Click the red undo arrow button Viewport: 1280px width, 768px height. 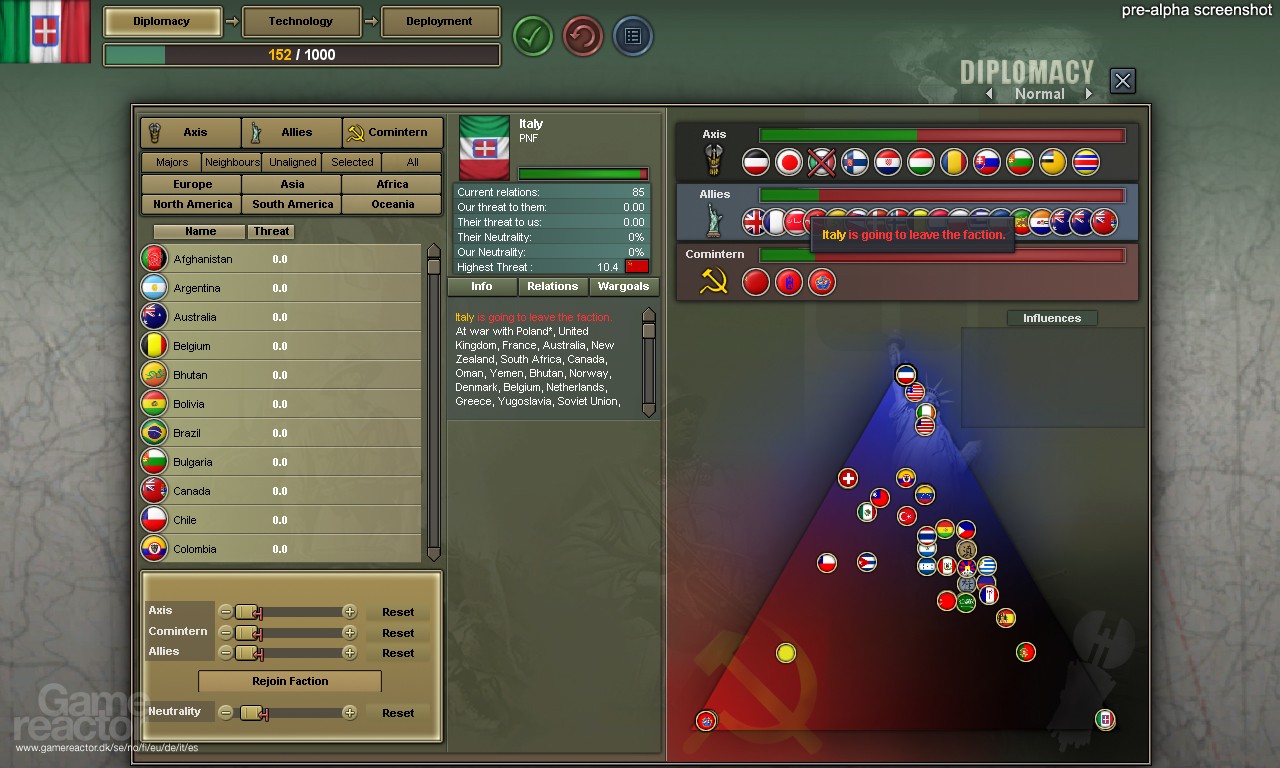pos(582,36)
